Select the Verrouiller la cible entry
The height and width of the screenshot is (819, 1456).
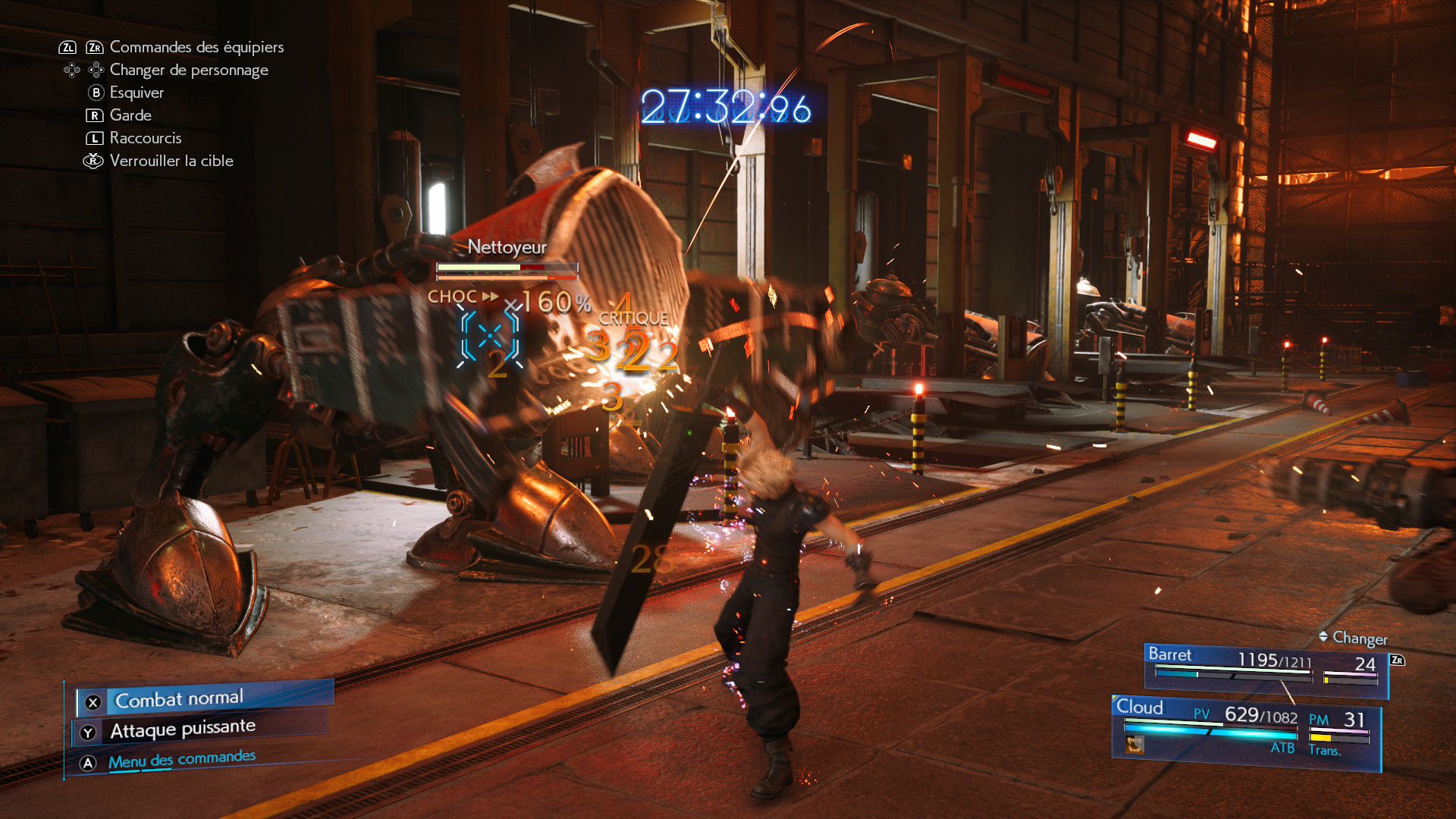click(171, 161)
